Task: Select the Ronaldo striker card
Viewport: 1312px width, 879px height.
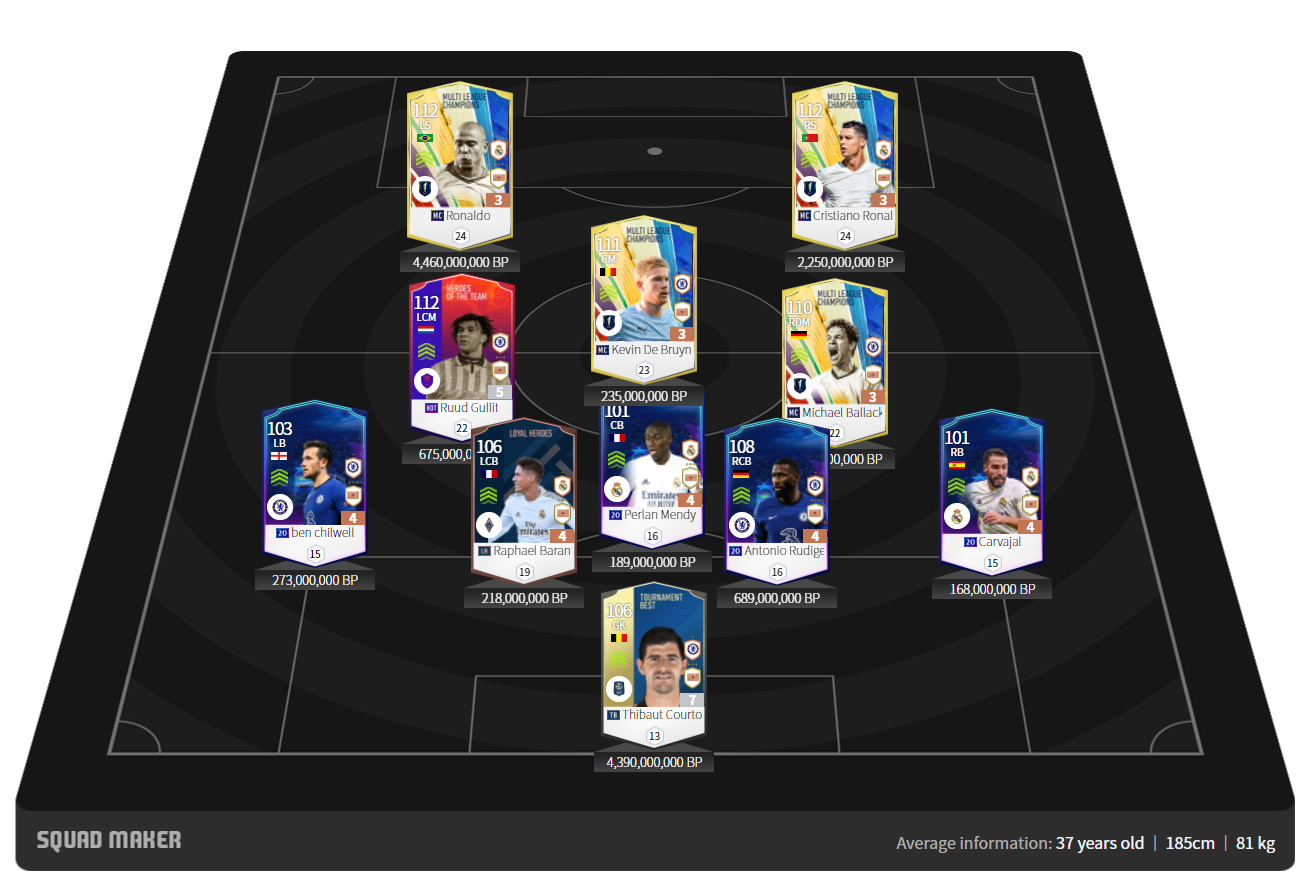Action: [460, 160]
